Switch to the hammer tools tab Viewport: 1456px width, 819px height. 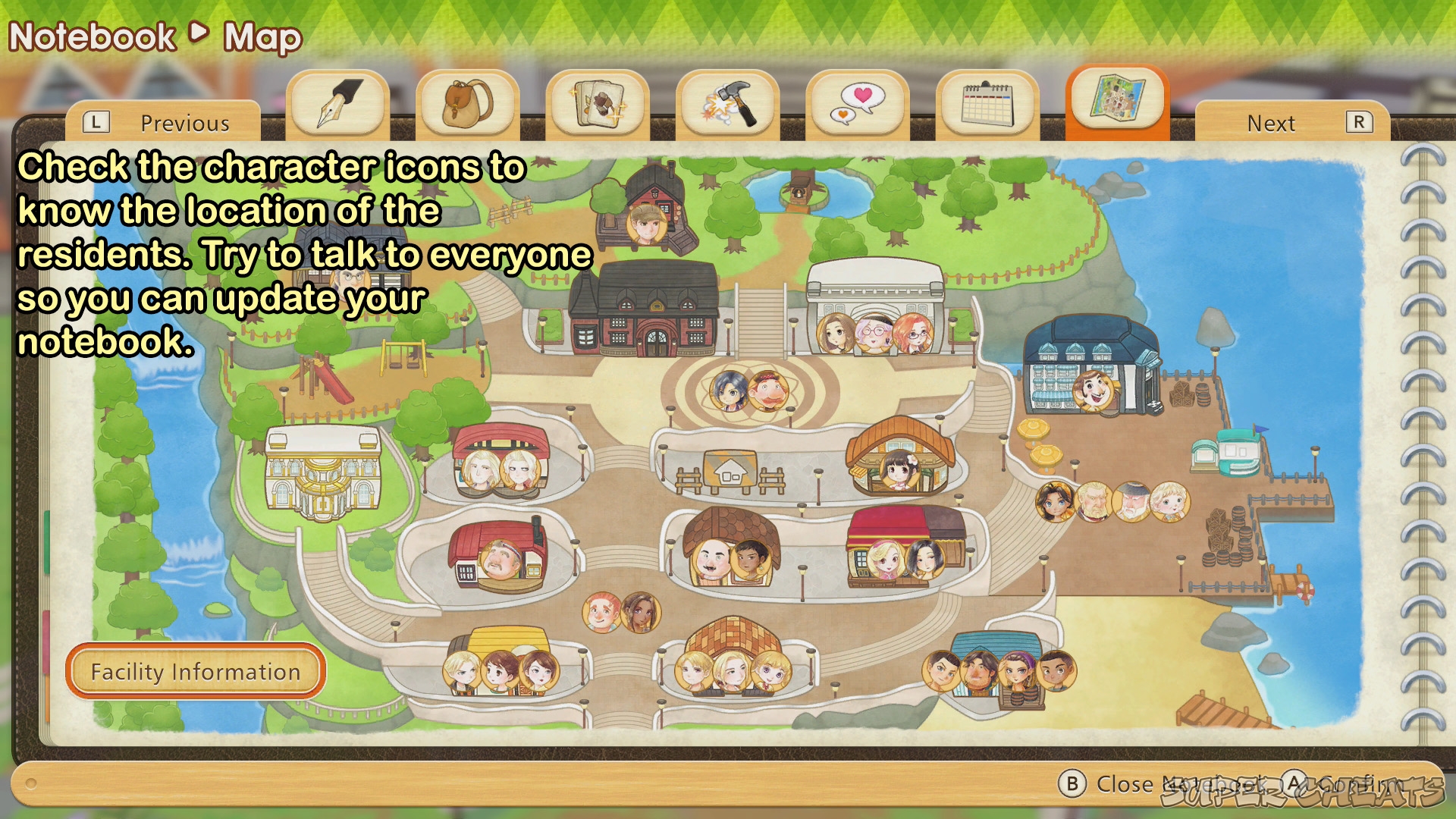tap(728, 105)
